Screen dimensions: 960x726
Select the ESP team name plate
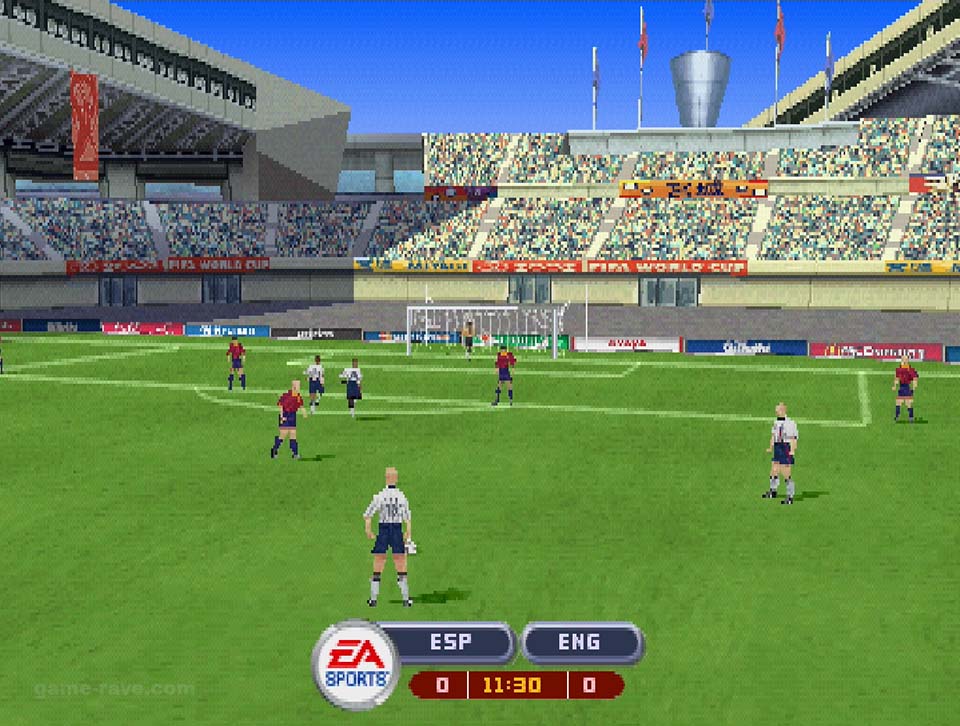(451, 643)
